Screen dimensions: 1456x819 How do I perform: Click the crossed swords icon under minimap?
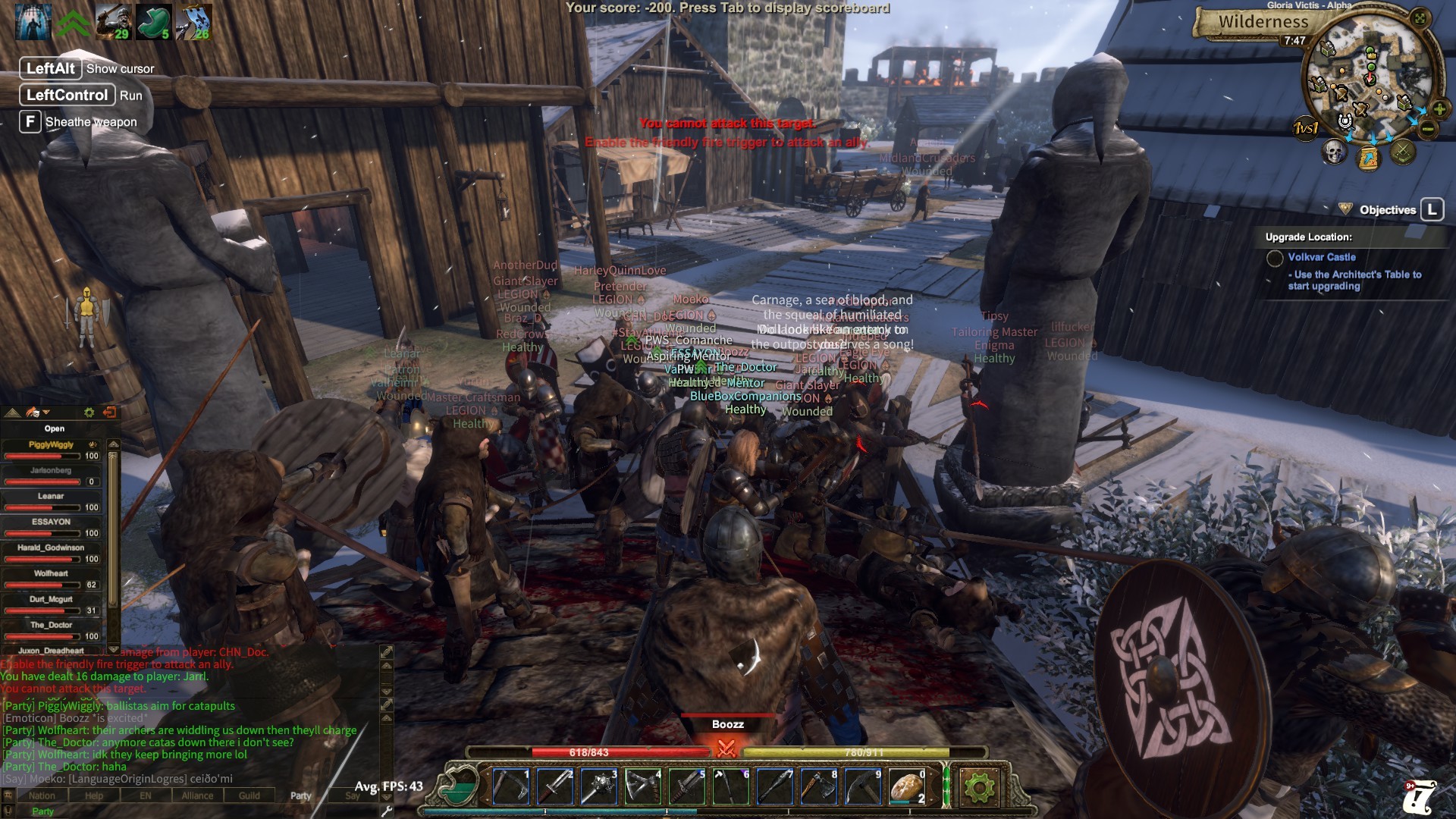(1403, 152)
